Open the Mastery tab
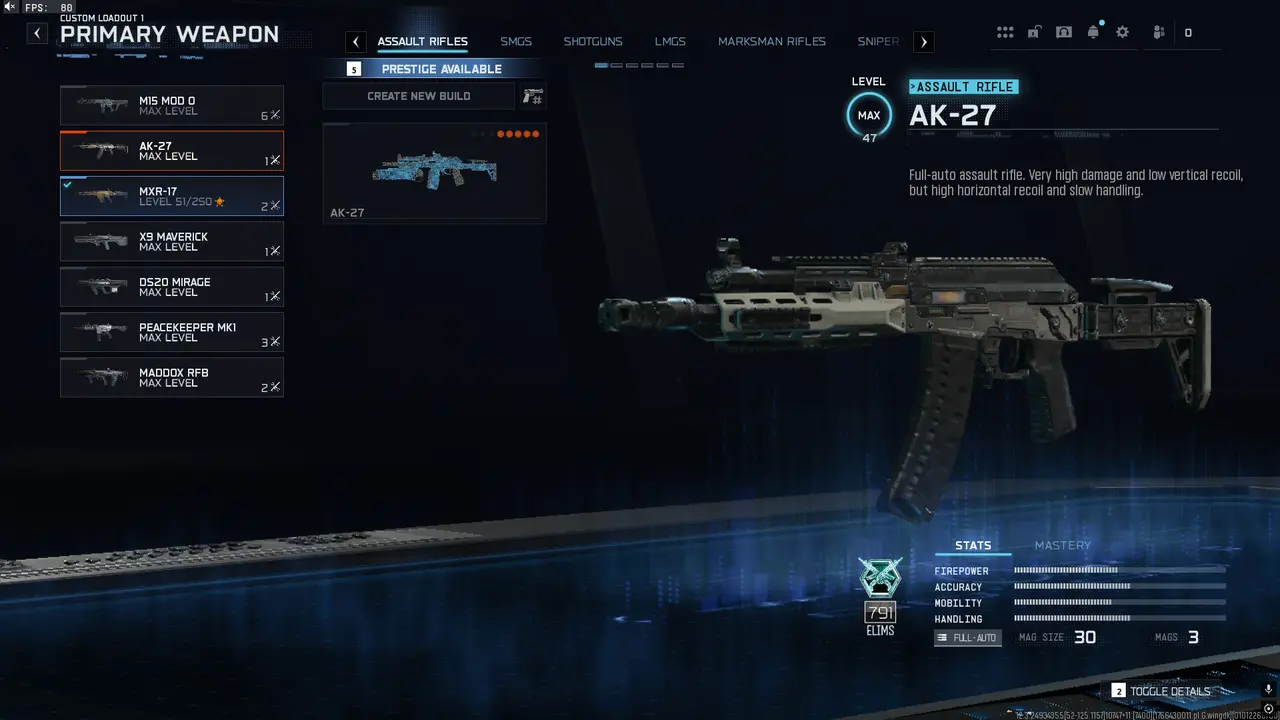Screen dimensions: 1280x720 (x=1063, y=545)
